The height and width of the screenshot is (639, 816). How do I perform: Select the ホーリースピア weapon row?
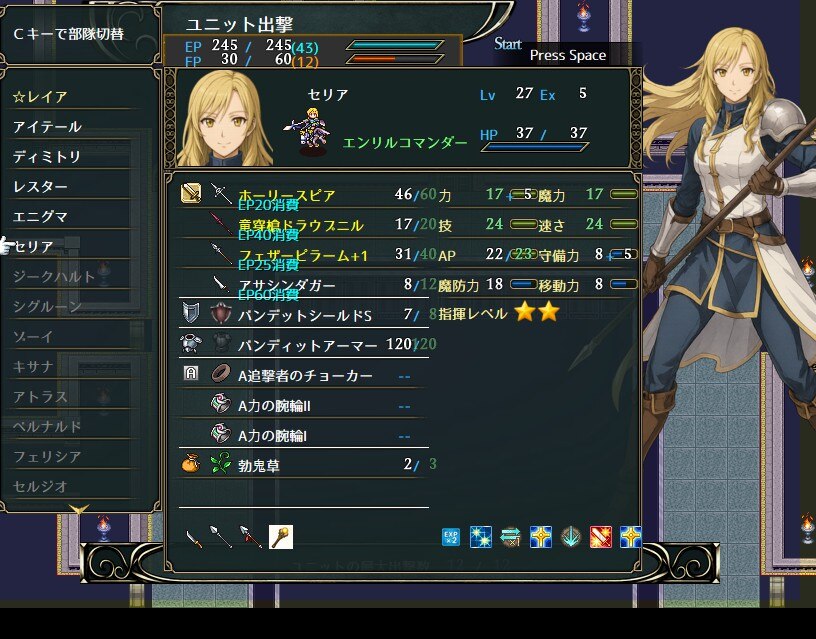point(286,195)
